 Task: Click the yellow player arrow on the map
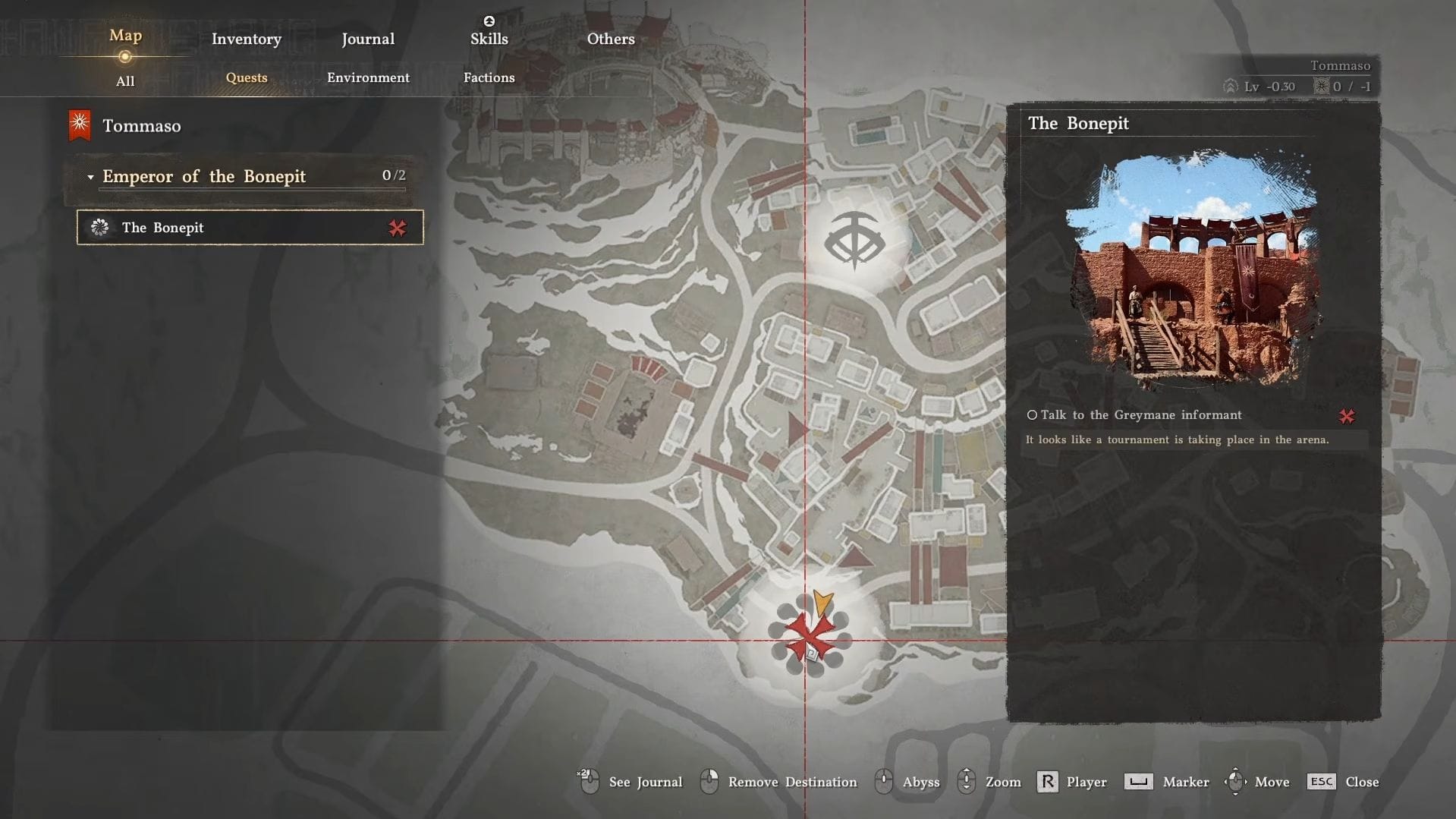(823, 603)
